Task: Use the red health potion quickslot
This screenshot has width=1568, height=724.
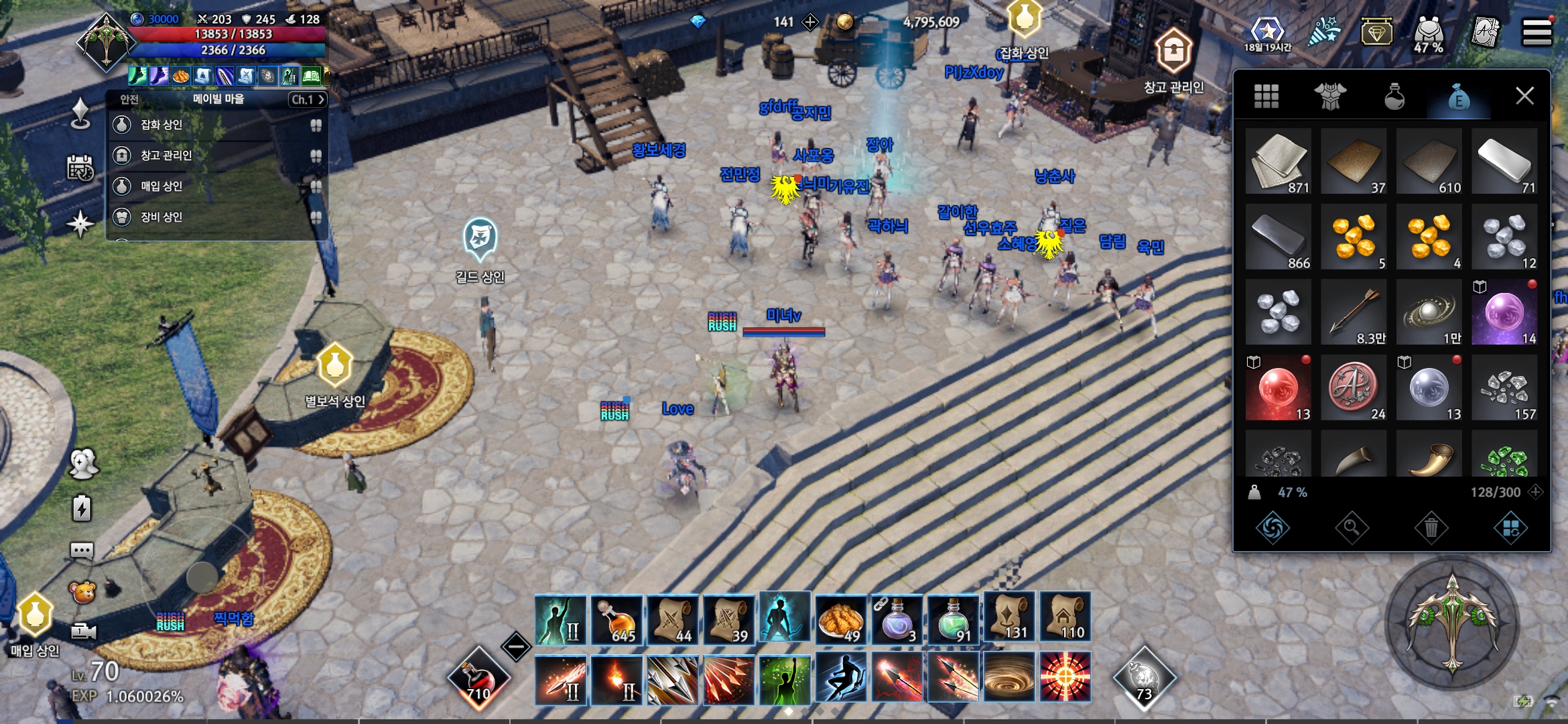Action: [x=478, y=678]
